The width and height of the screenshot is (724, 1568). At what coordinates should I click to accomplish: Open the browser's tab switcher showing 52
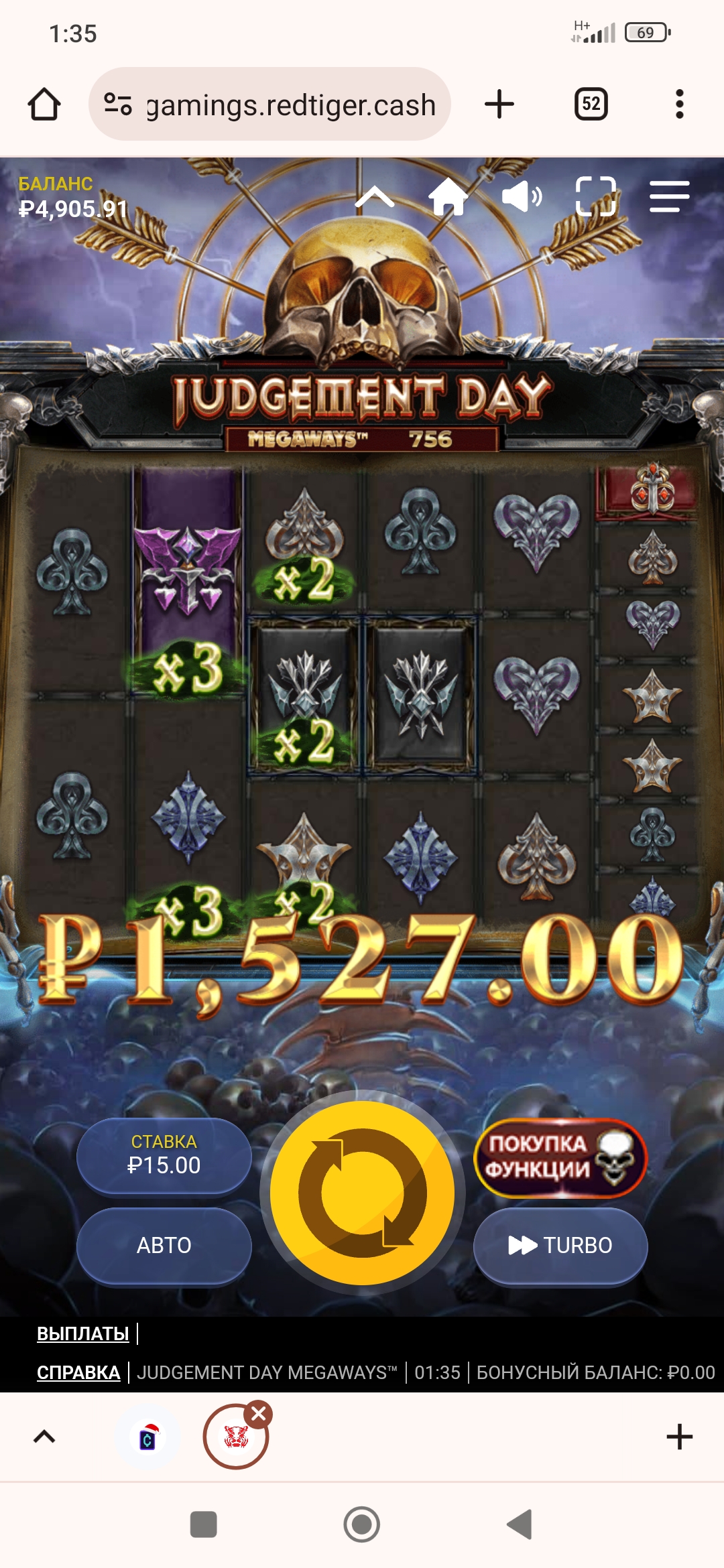pos(591,104)
